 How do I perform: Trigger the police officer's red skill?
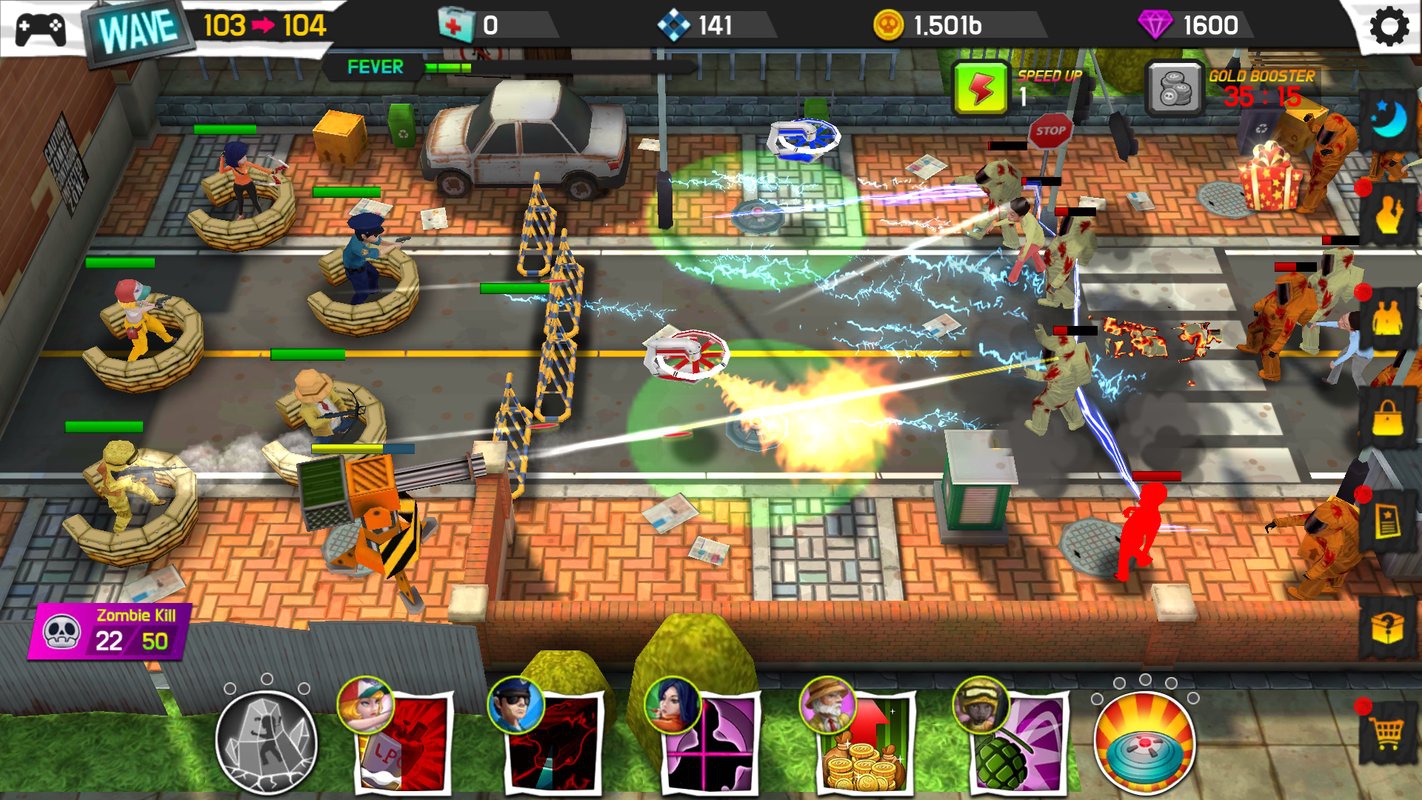[x=553, y=742]
